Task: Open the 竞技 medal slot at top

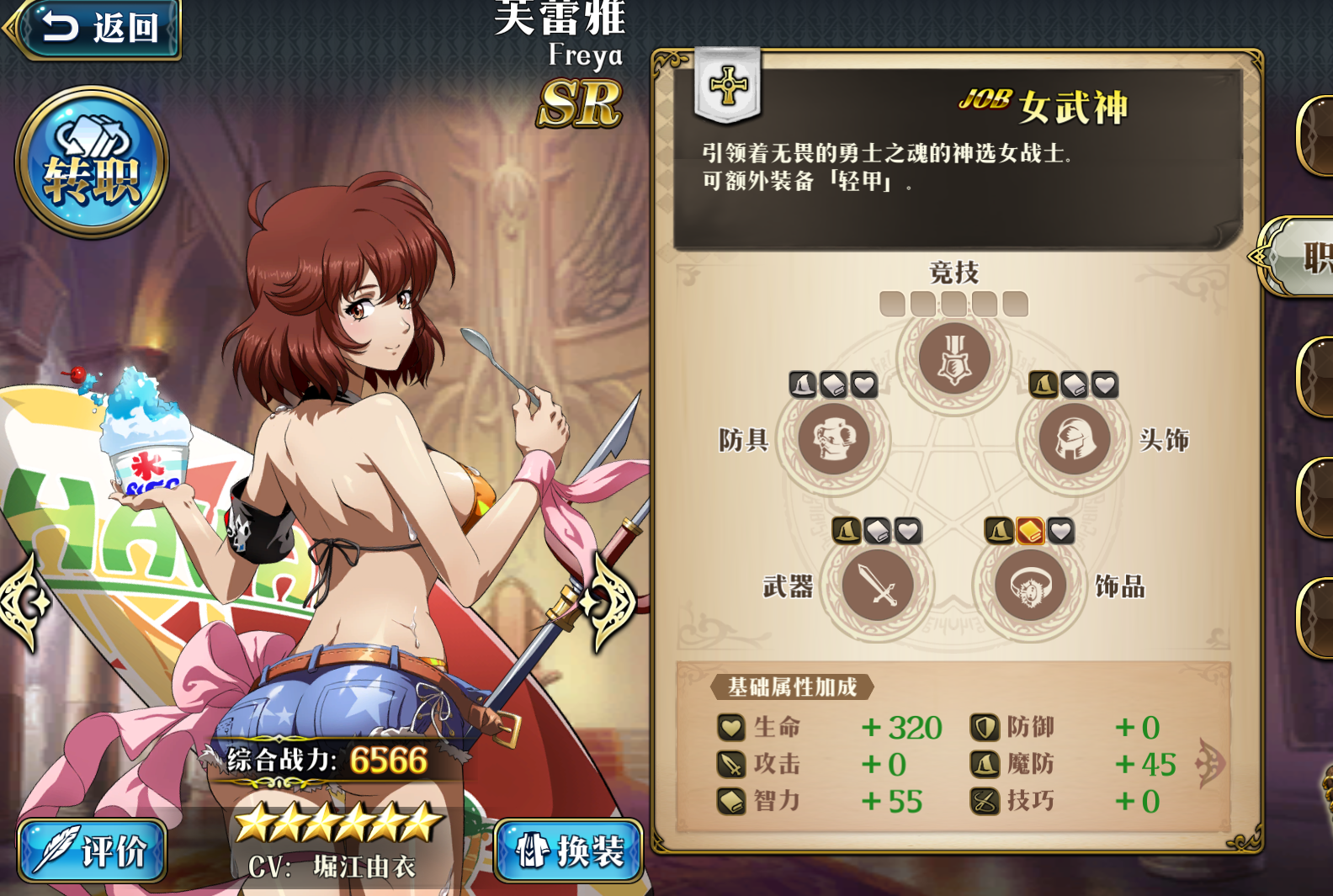Action: 954,356
